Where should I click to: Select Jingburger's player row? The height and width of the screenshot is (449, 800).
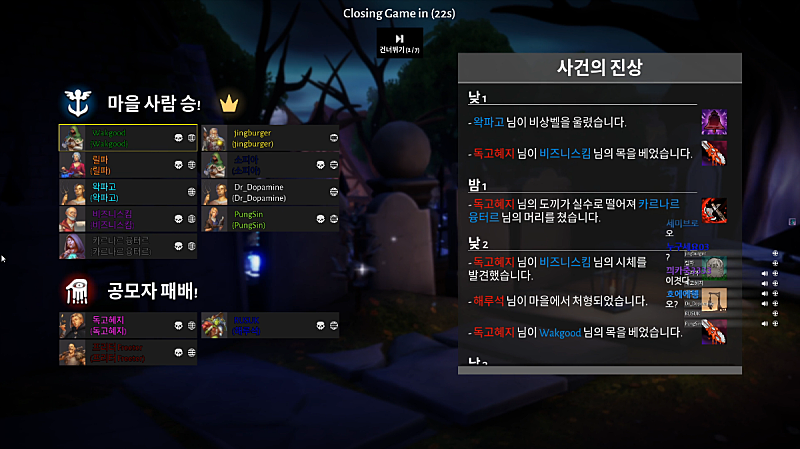(270, 138)
